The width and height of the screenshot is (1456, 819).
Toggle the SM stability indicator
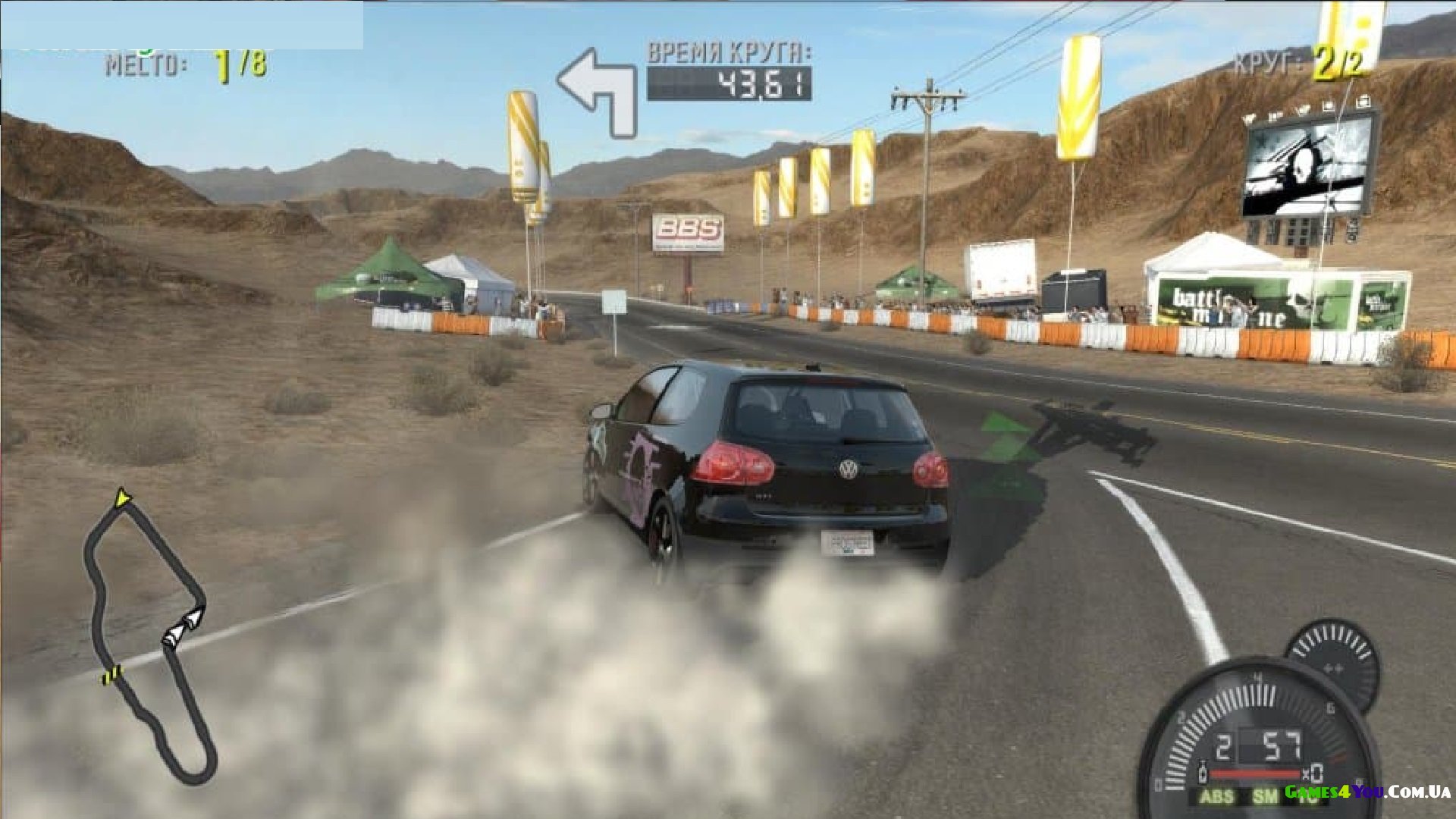[1264, 796]
